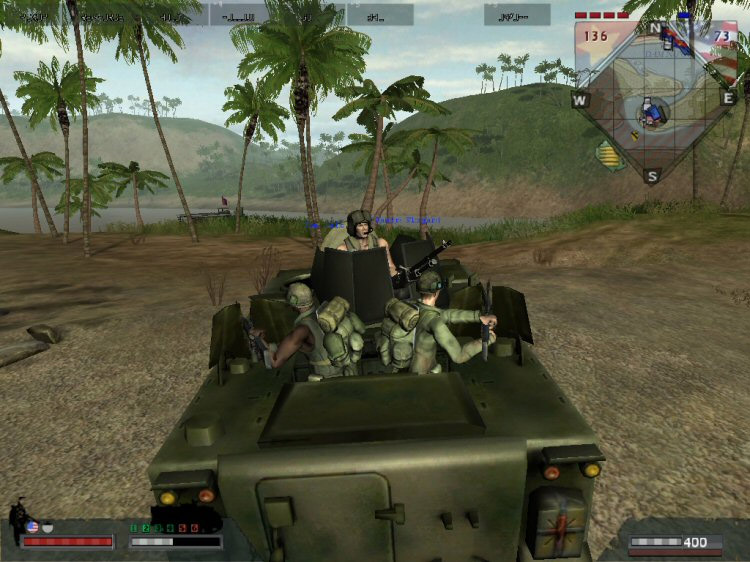Click the E compass marker on minimap
Image resolution: width=750 pixels, height=562 pixels.
[x=728, y=98]
